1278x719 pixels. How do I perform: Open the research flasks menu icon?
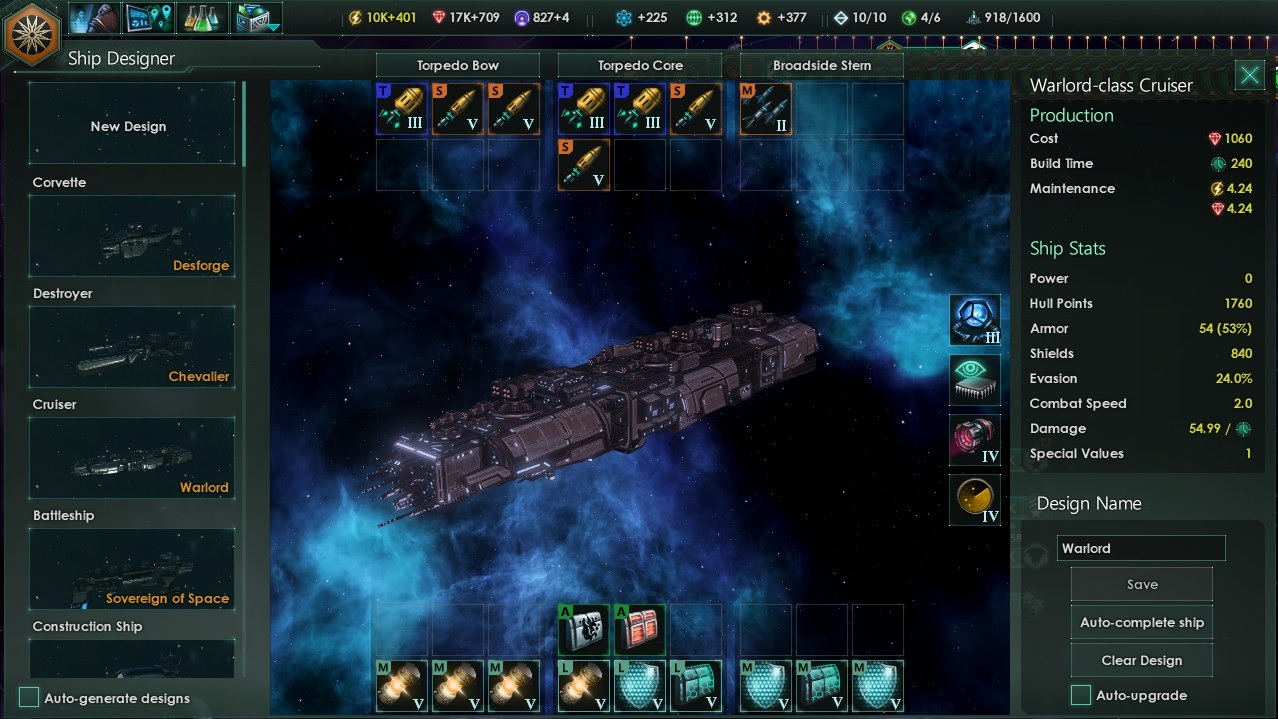pos(203,17)
